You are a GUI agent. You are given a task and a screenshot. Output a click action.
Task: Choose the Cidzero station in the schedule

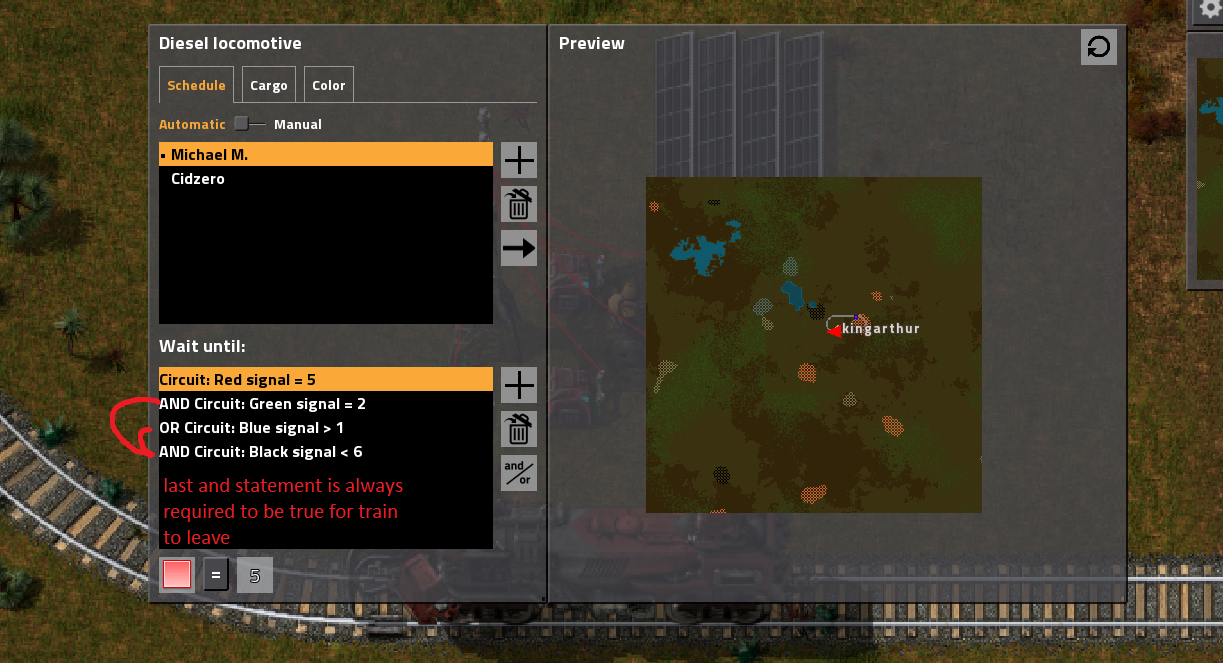tap(326, 179)
